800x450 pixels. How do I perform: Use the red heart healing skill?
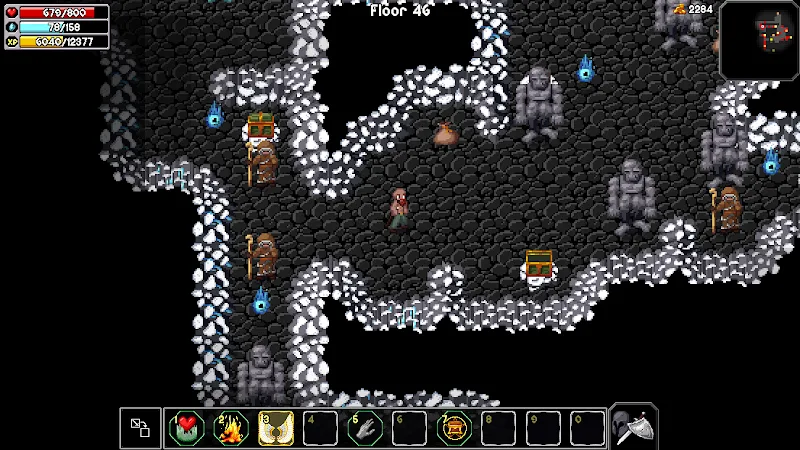[185, 428]
